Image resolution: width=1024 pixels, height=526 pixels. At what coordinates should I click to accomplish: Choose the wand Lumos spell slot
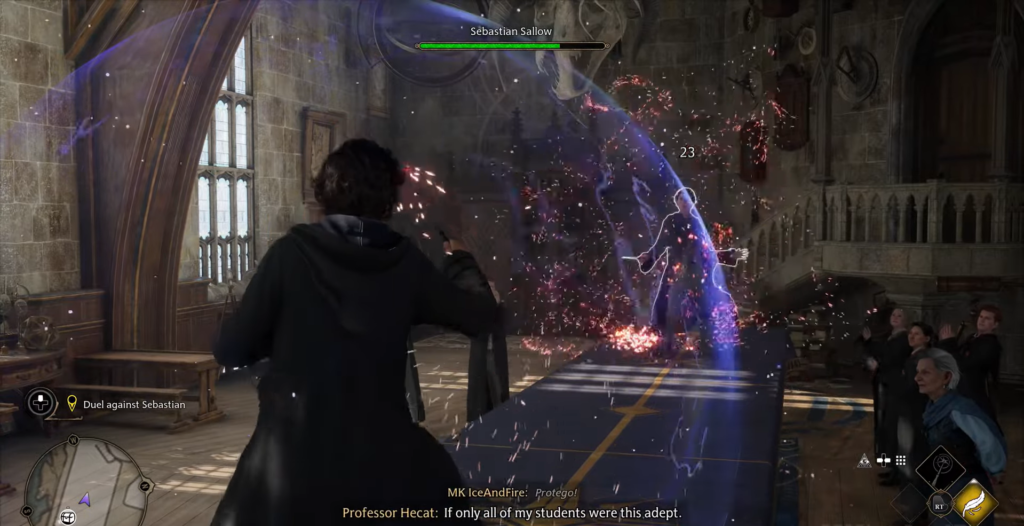coord(941,468)
